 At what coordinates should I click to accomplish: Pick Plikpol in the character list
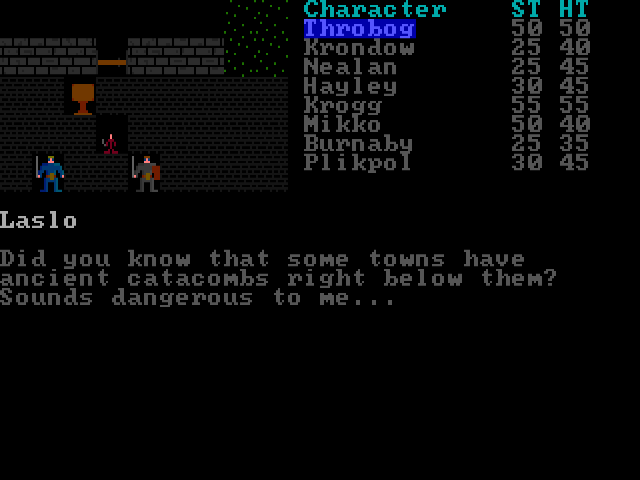coord(358,162)
